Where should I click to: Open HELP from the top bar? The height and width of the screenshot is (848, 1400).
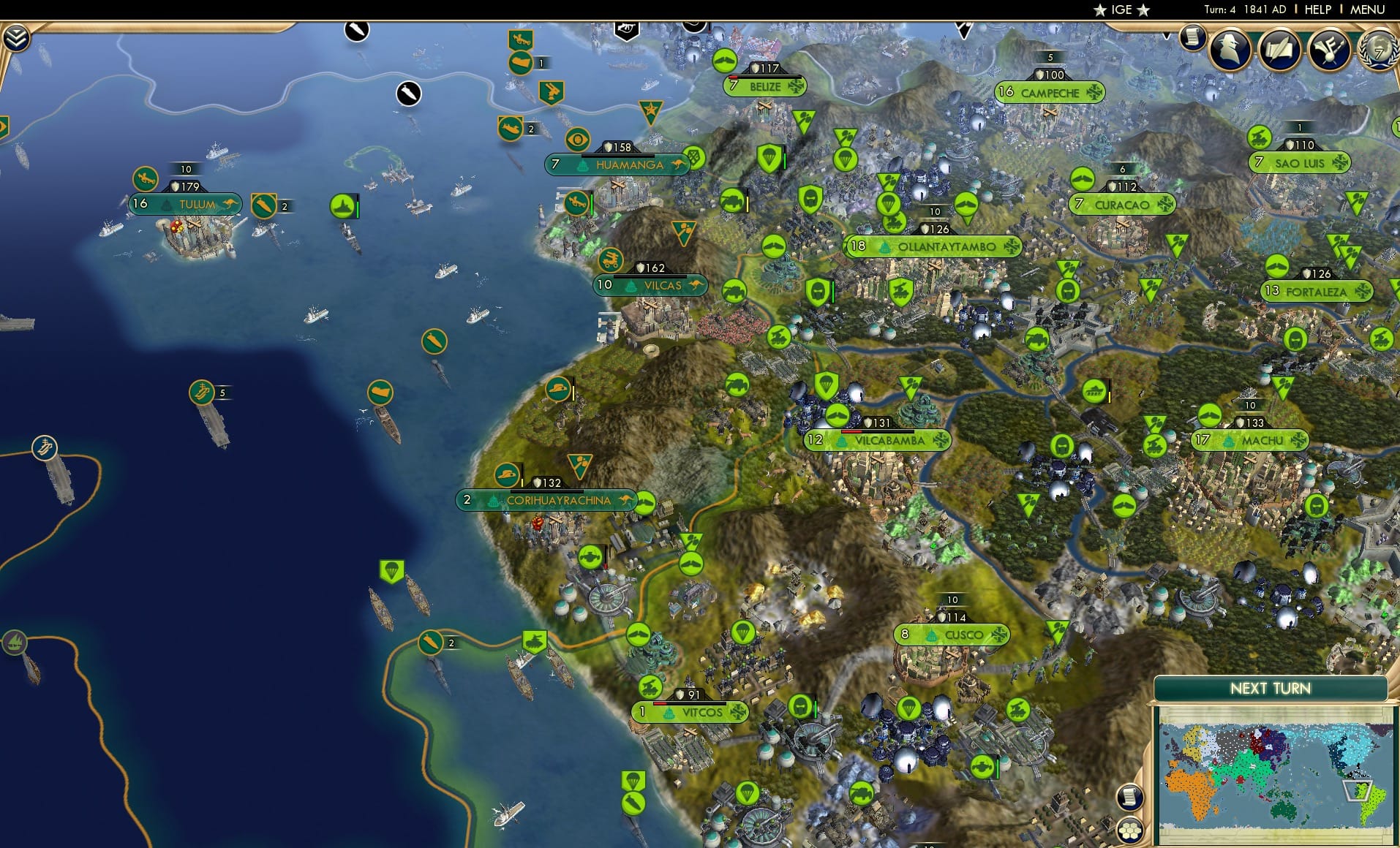pos(1317,10)
